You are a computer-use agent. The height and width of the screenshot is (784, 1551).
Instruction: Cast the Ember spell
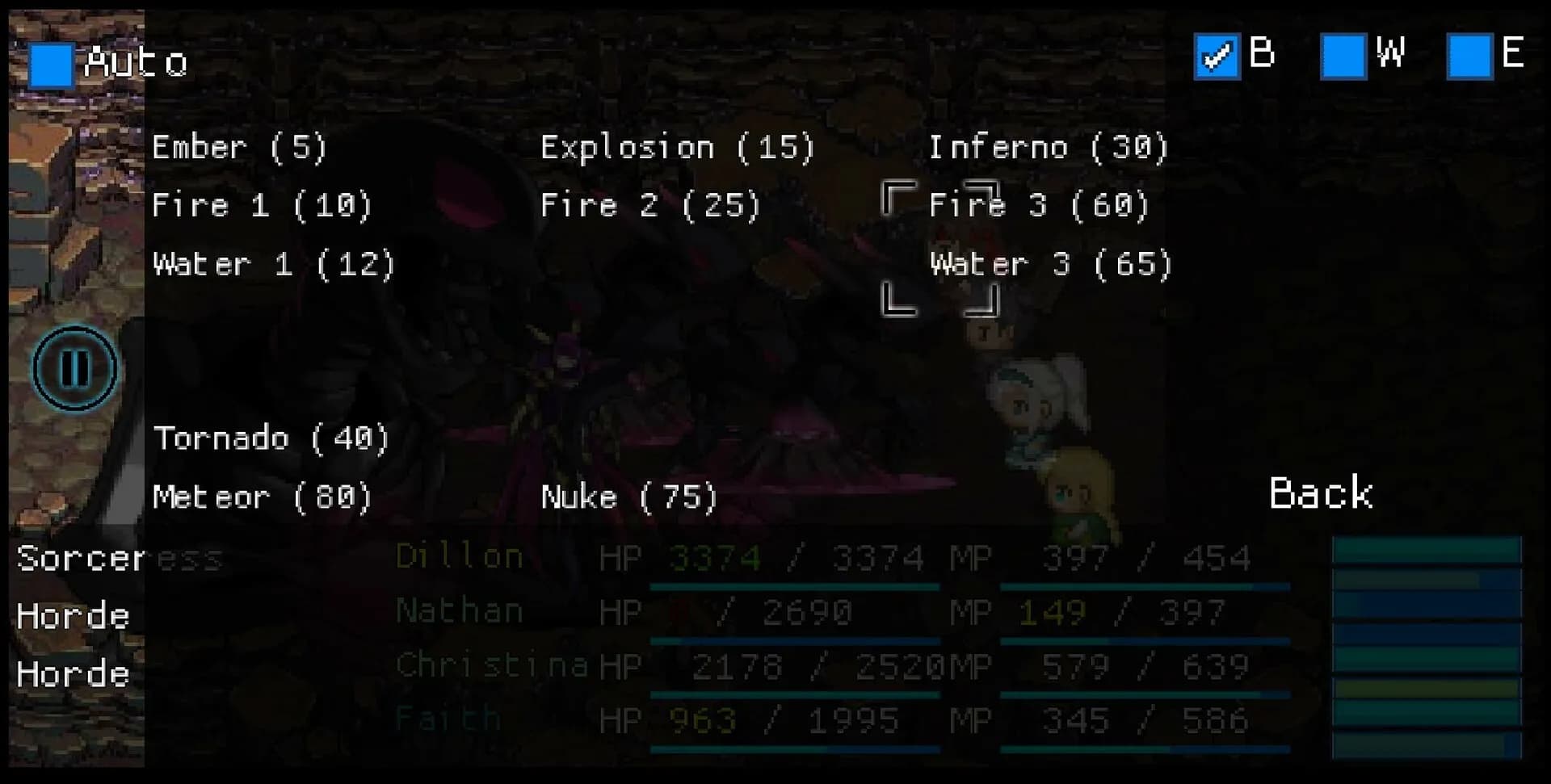(239, 148)
